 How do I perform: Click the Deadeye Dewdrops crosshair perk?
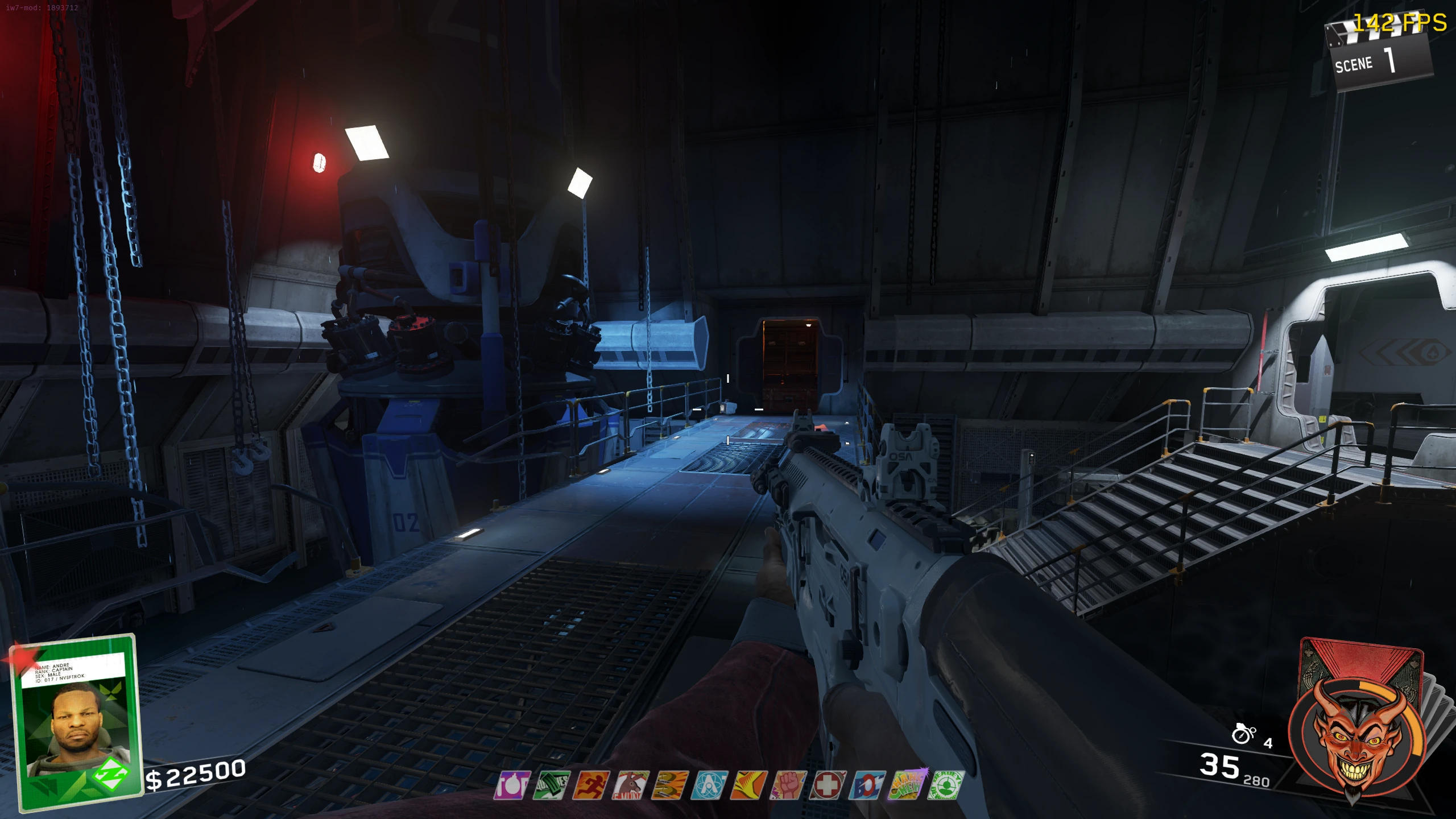946,785
